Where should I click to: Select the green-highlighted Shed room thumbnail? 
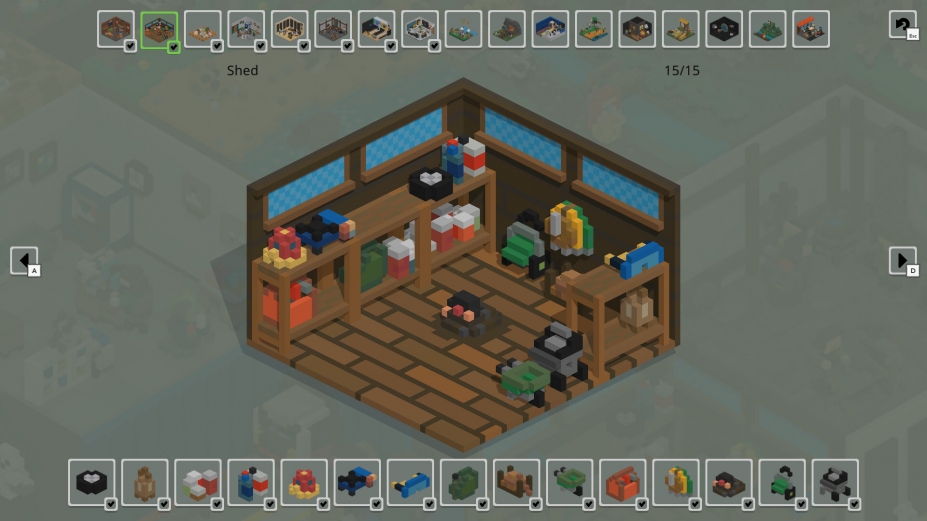159,30
